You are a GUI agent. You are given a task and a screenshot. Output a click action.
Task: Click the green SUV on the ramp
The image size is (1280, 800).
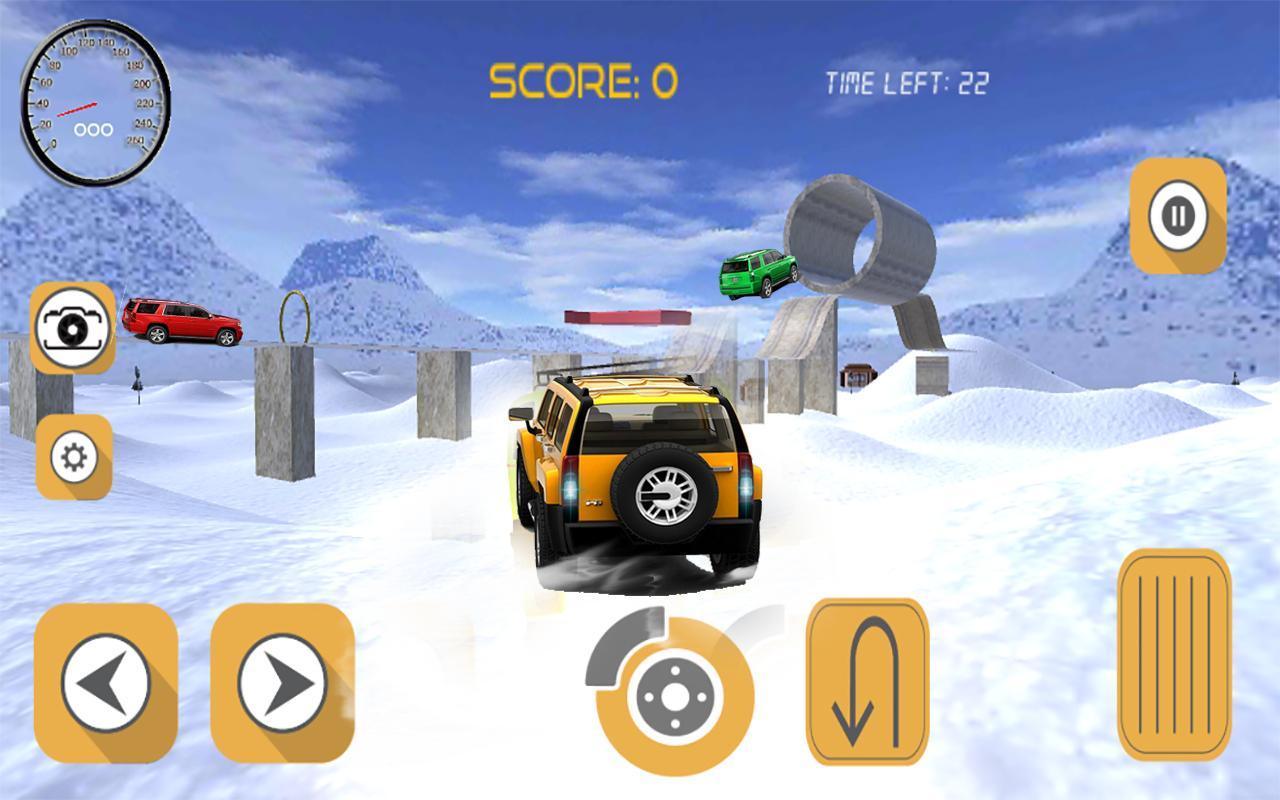757,272
